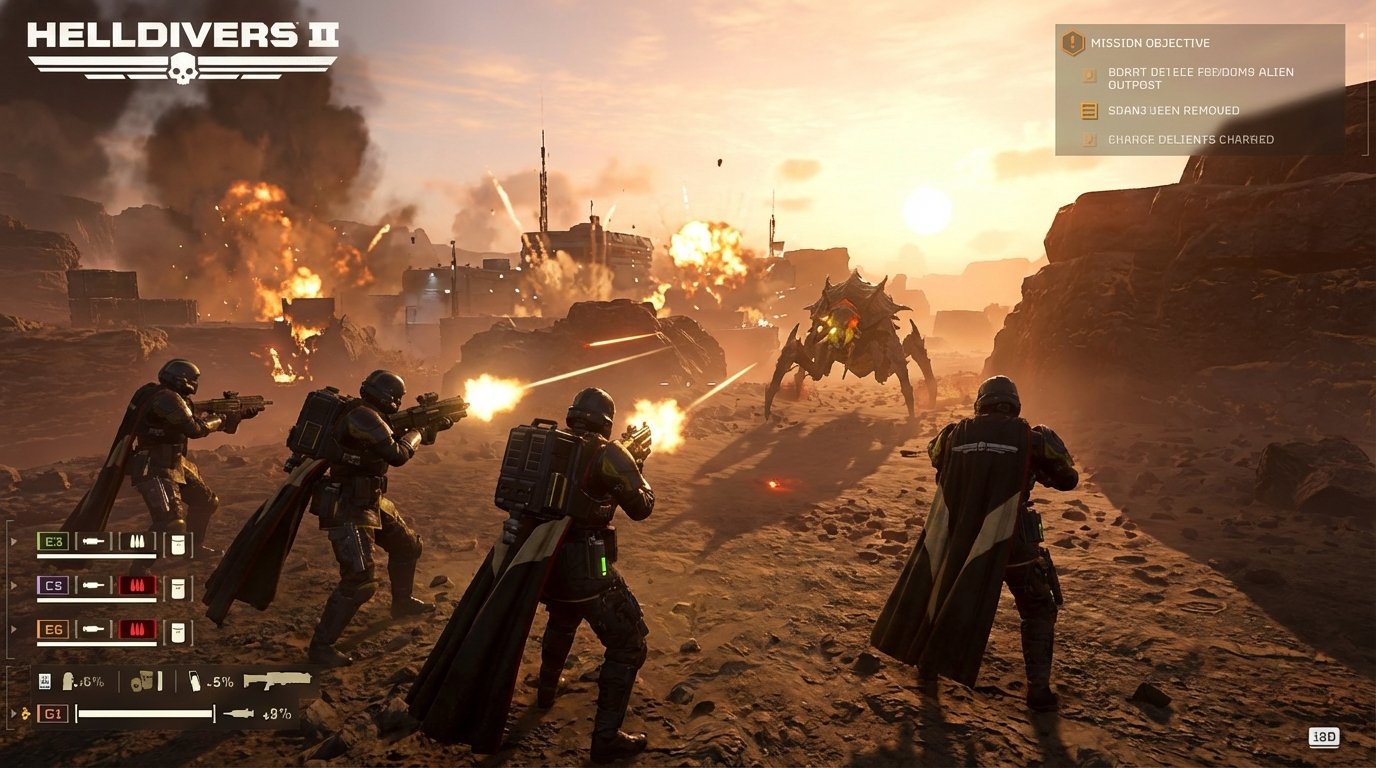The image size is (1376, 768).
Task: Click player G1's health bar
Action: click(145, 714)
